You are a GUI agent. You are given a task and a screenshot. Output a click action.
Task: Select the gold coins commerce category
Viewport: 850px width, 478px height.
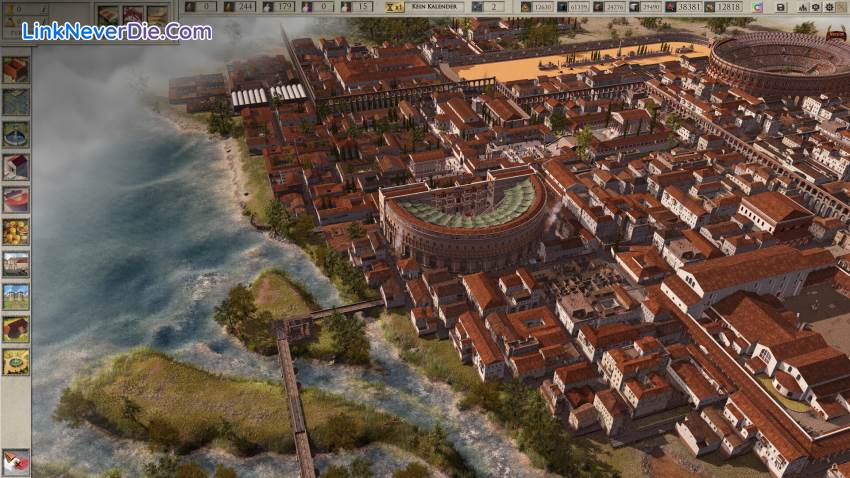15,231
